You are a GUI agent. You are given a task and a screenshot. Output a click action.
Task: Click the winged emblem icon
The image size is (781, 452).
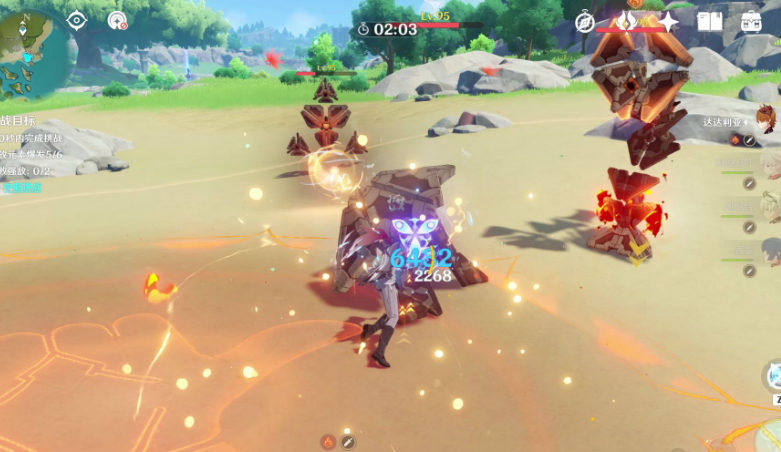click(x=627, y=21)
